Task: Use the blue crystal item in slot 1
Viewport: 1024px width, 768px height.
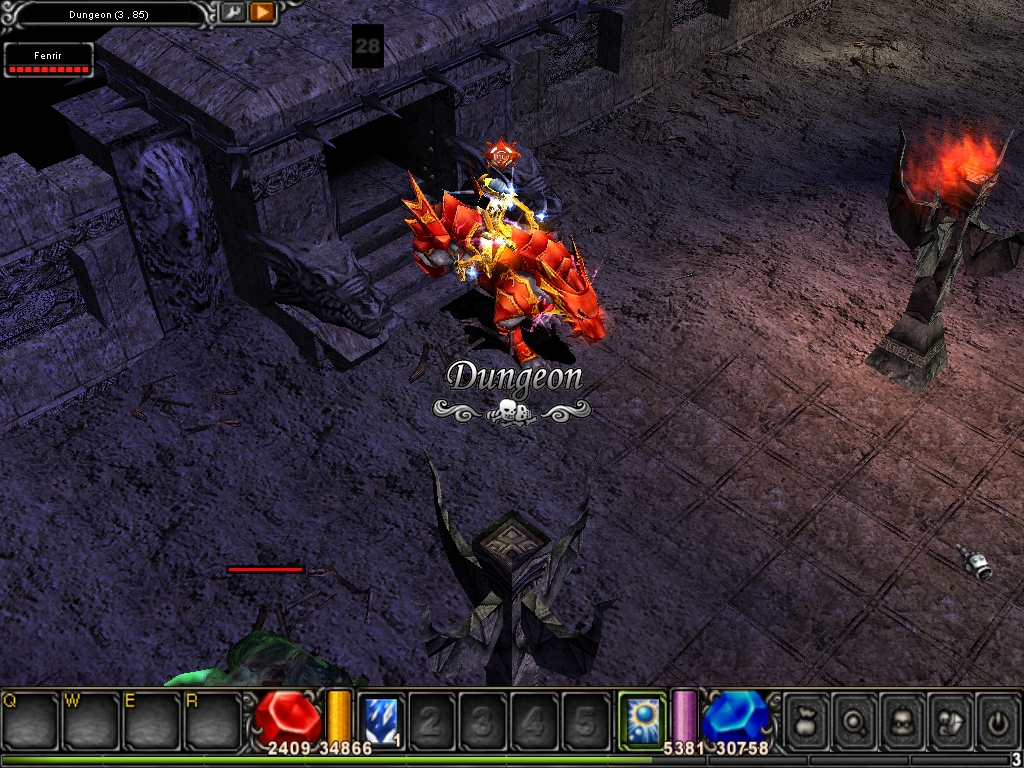Action: [381, 720]
